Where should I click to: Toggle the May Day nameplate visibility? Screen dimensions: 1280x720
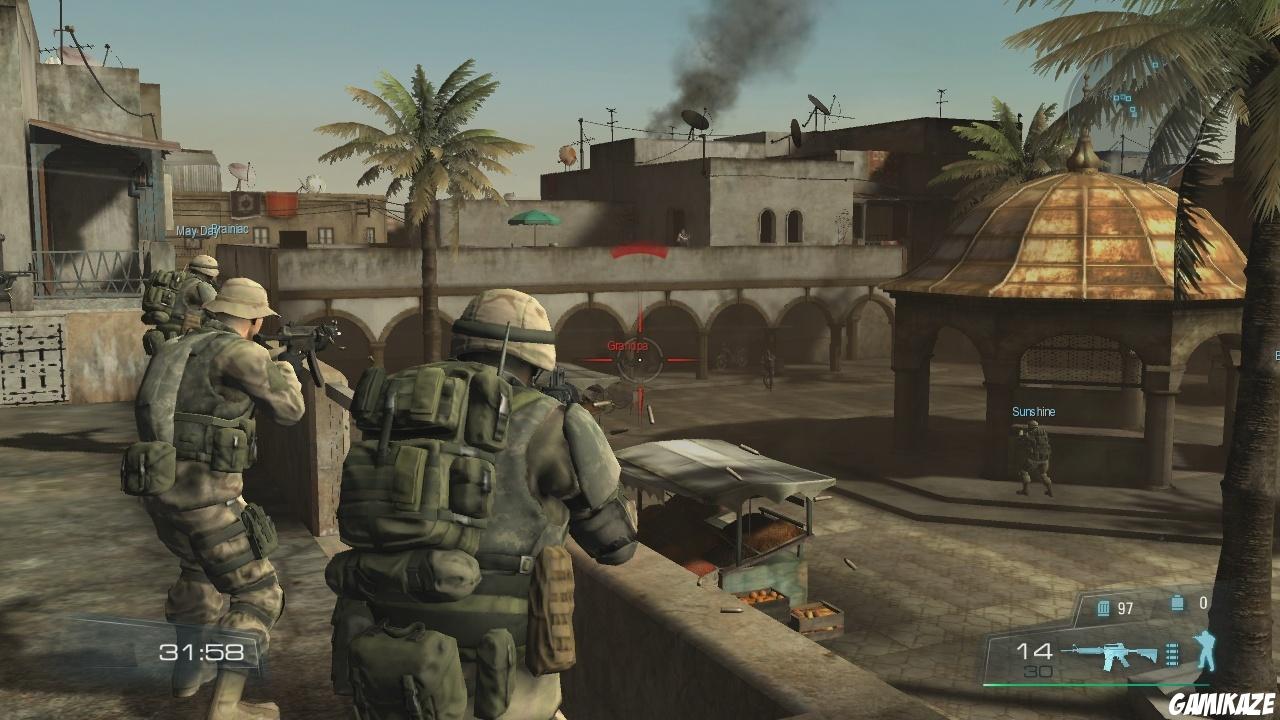point(191,228)
